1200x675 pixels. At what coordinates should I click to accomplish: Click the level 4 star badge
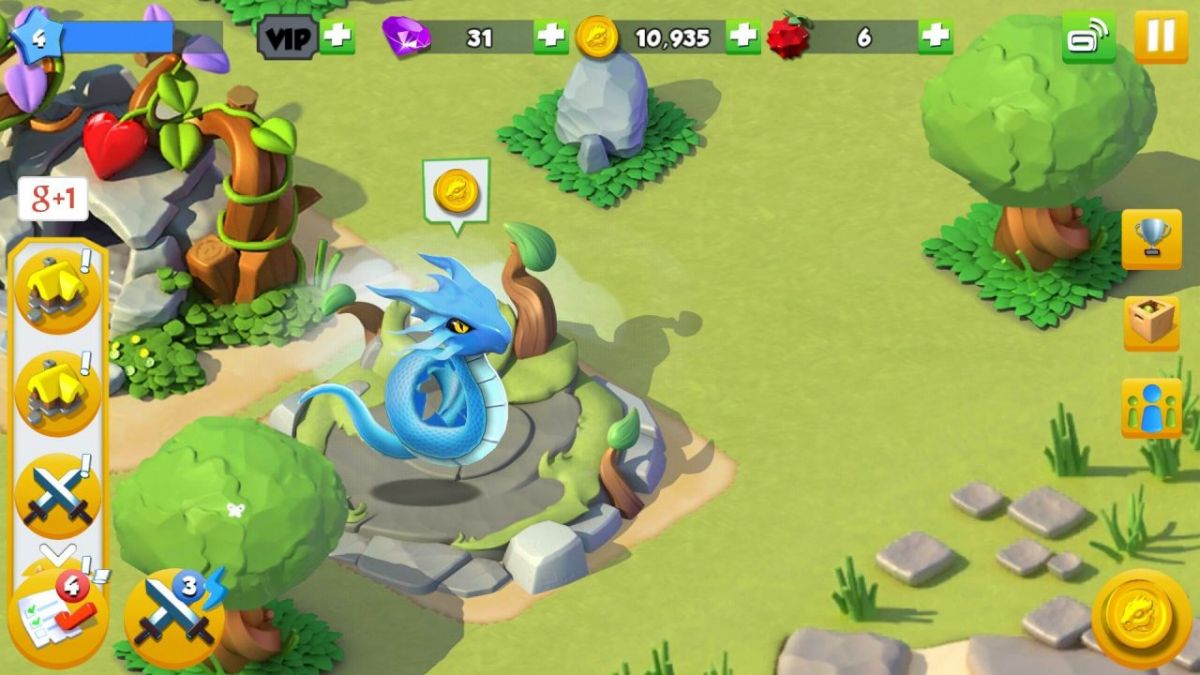[37, 37]
